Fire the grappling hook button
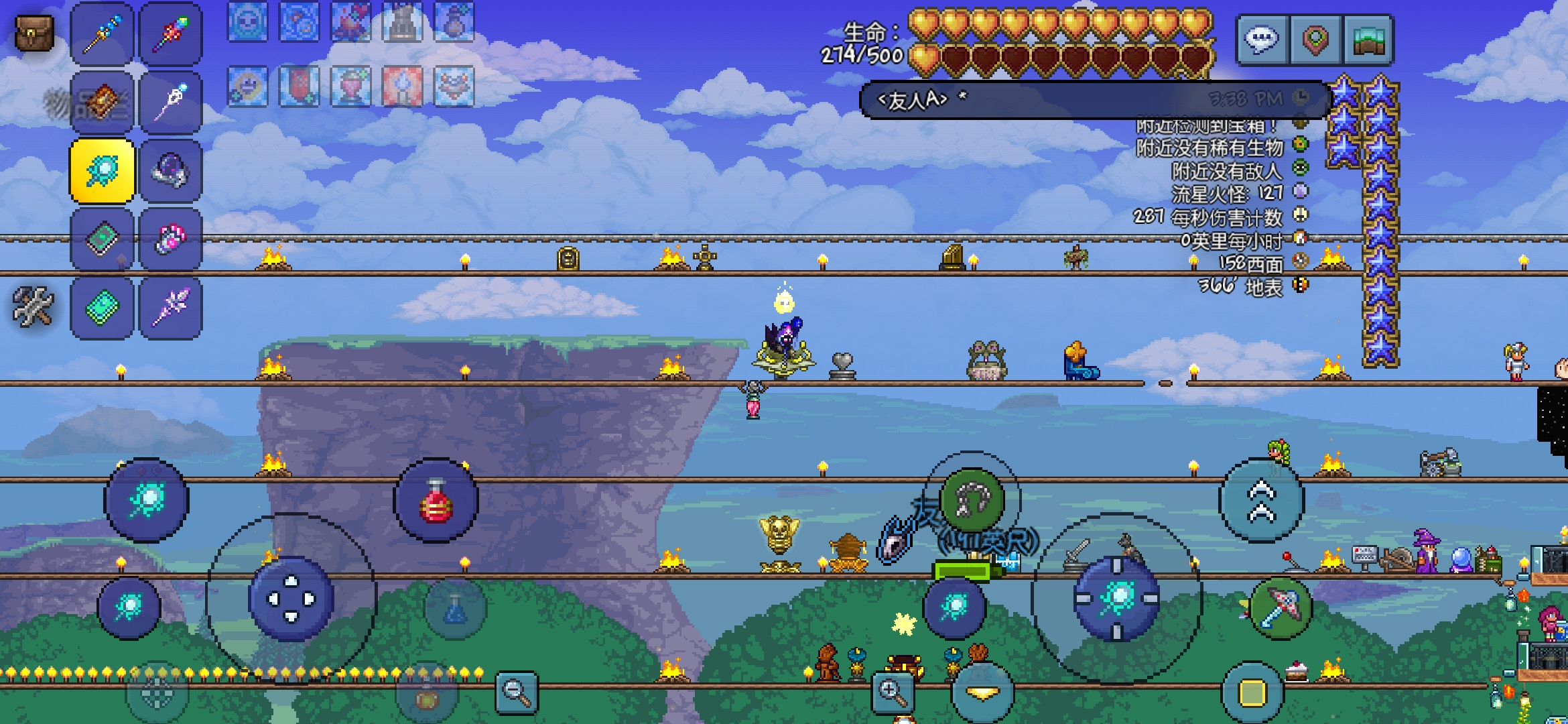1568x724 pixels. pos(972,499)
